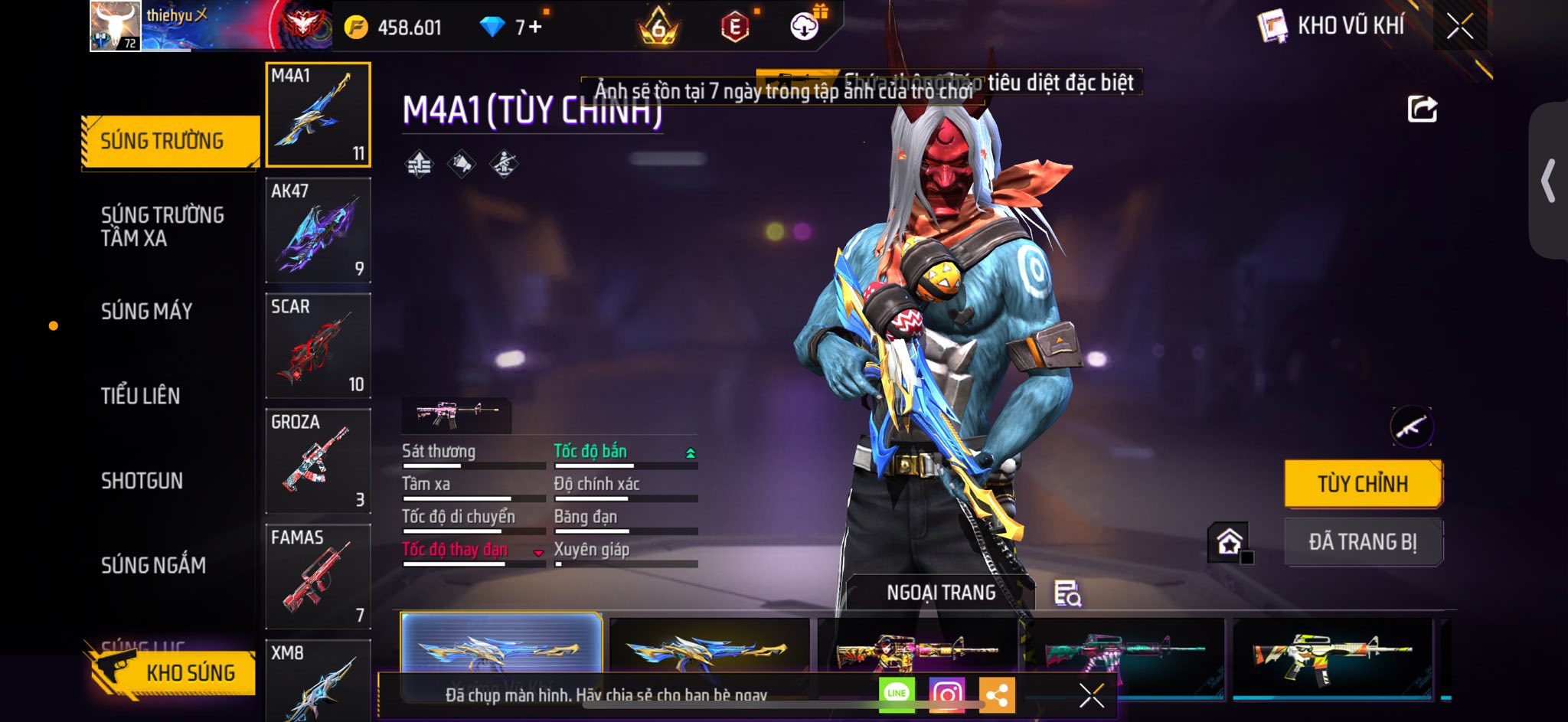The width and height of the screenshot is (1568, 722).
Task: Choose the GROZA weapon tile
Action: (x=318, y=461)
